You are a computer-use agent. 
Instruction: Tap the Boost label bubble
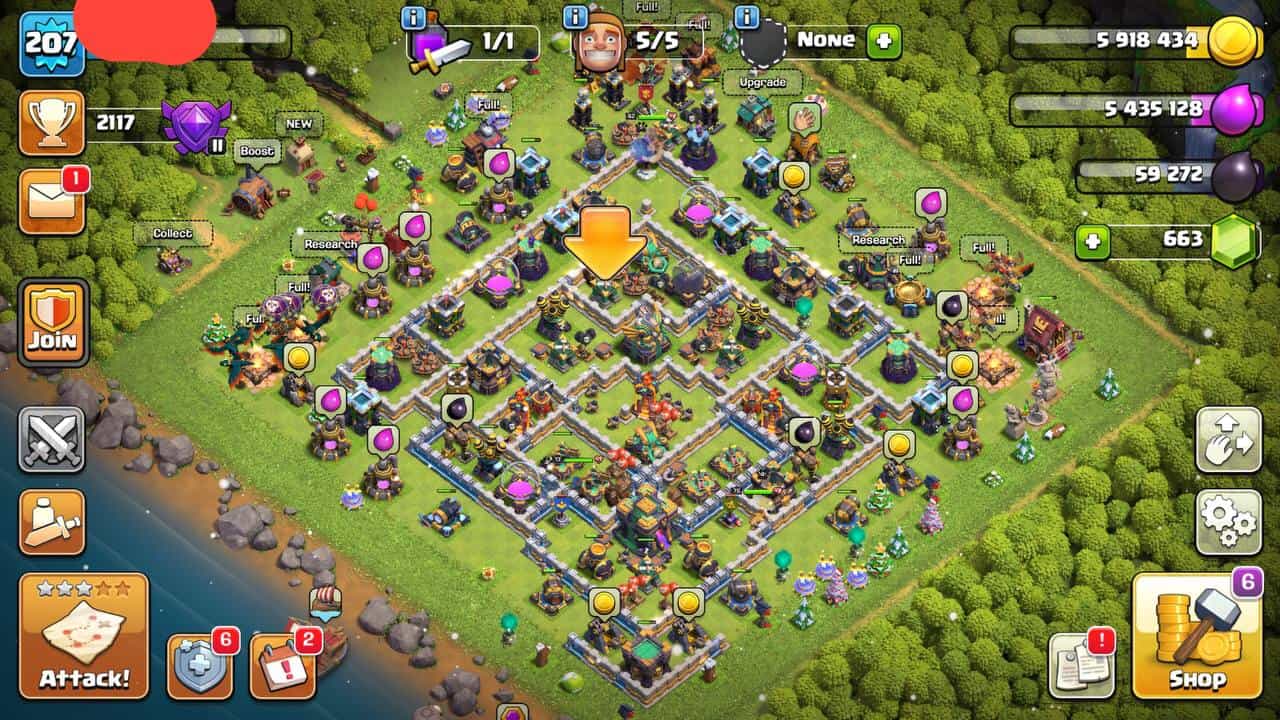pyautogui.click(x=257, y=151)
